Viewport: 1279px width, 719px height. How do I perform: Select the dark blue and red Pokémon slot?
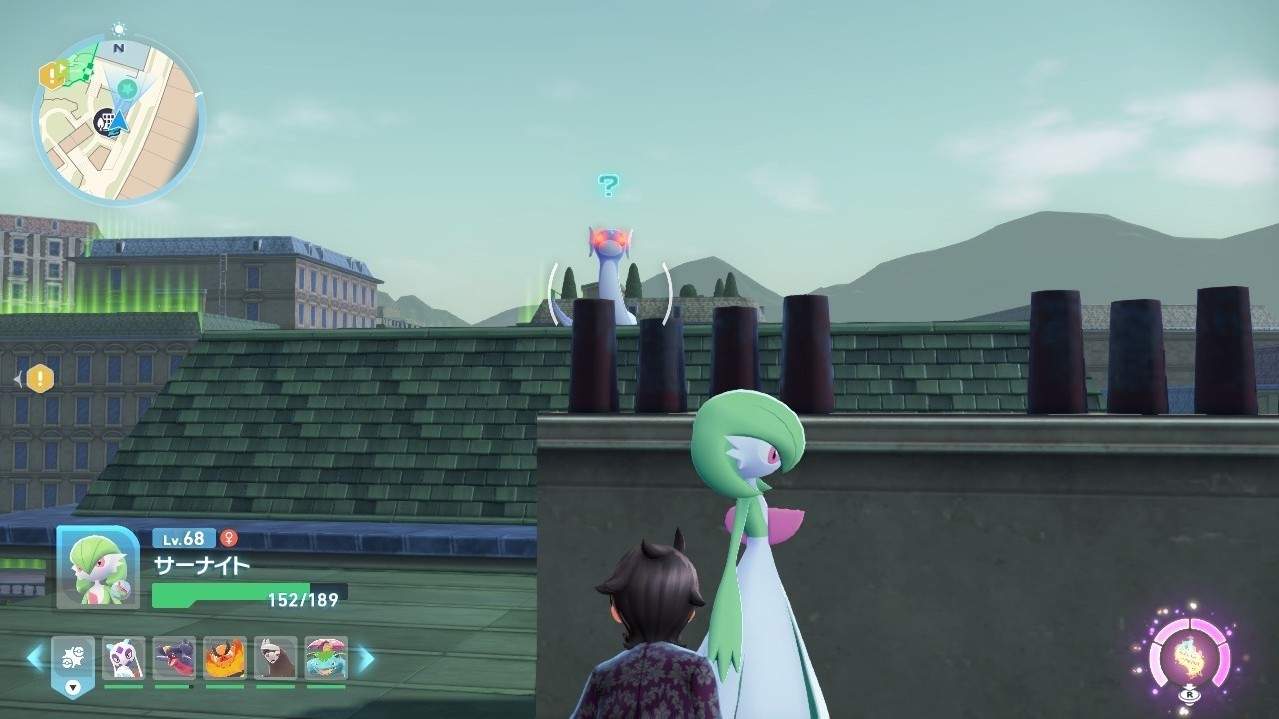174,658
